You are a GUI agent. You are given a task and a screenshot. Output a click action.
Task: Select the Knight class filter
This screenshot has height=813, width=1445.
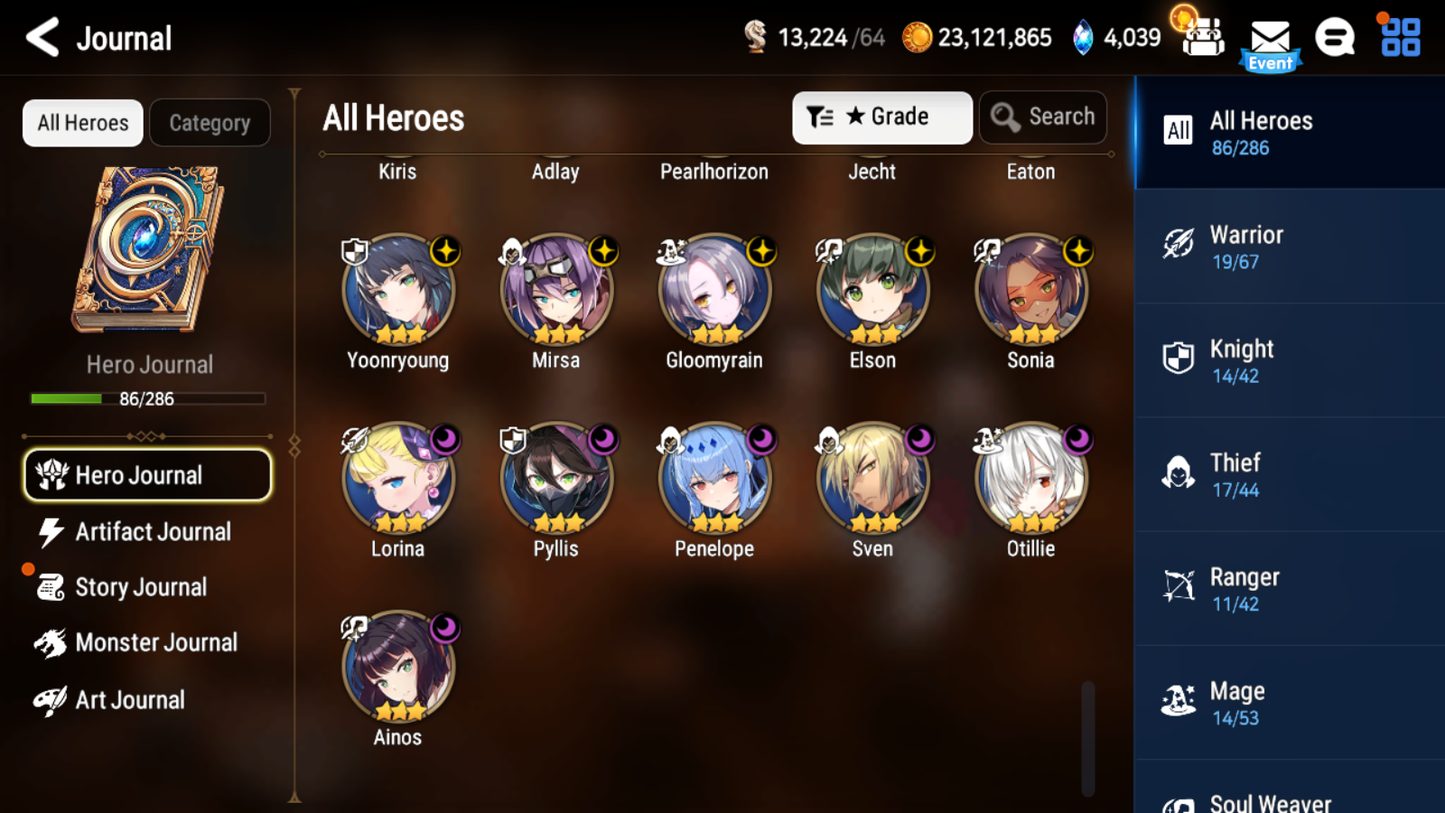1288,360
